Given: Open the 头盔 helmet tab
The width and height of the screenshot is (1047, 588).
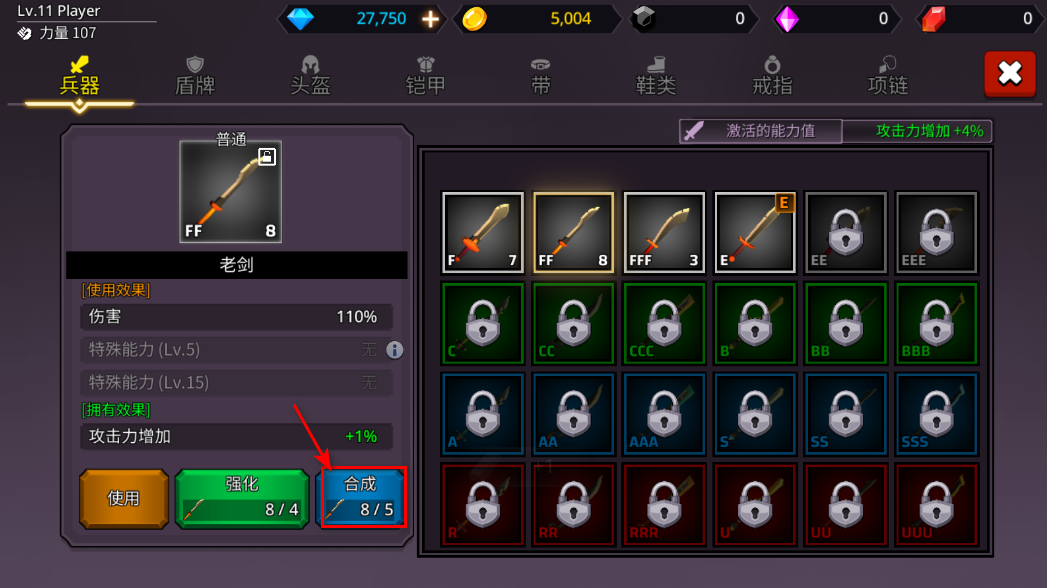Looking at the screenshot, I should click(310, 76).
